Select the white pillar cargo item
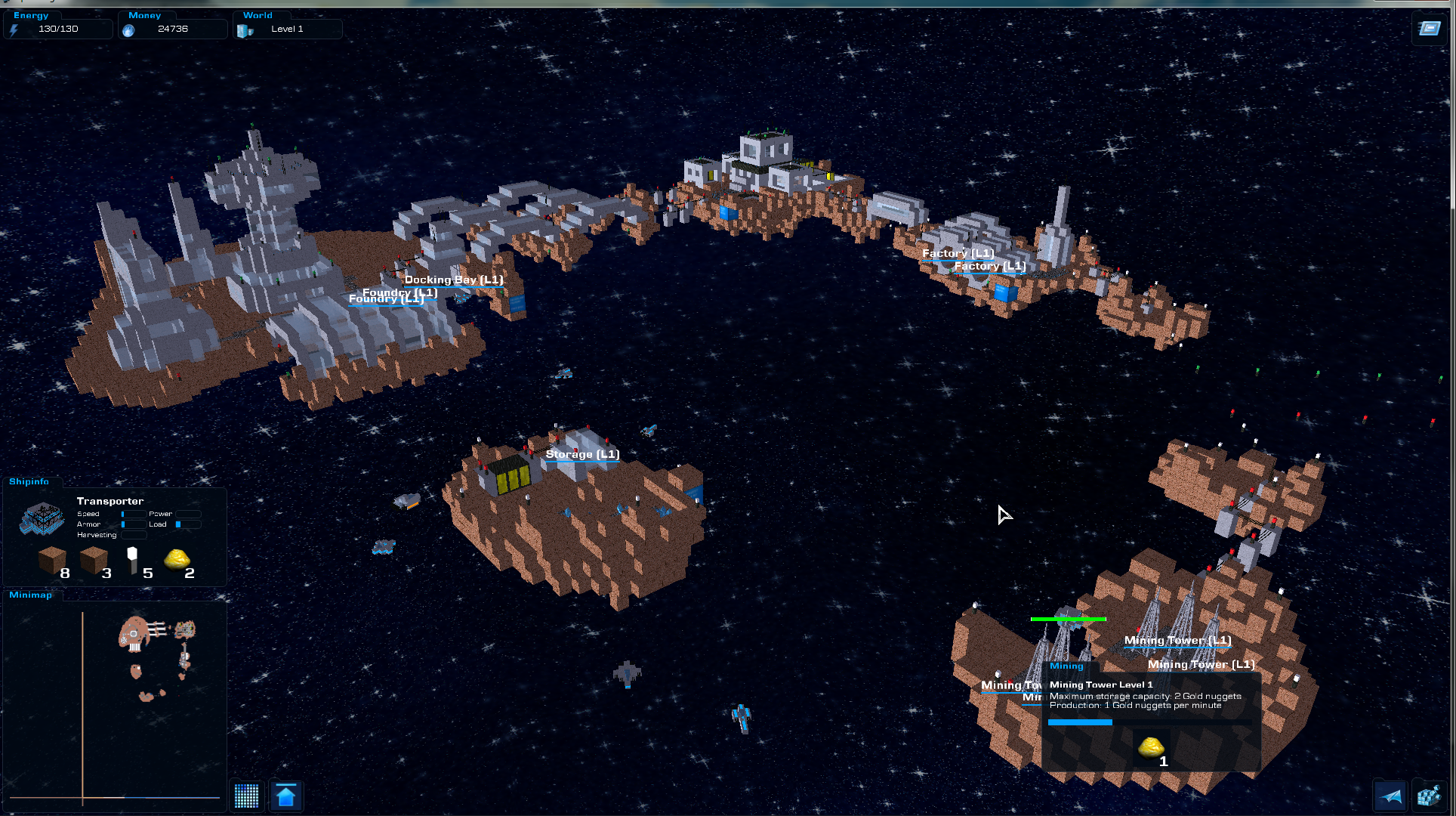 [x=133, y=560]
